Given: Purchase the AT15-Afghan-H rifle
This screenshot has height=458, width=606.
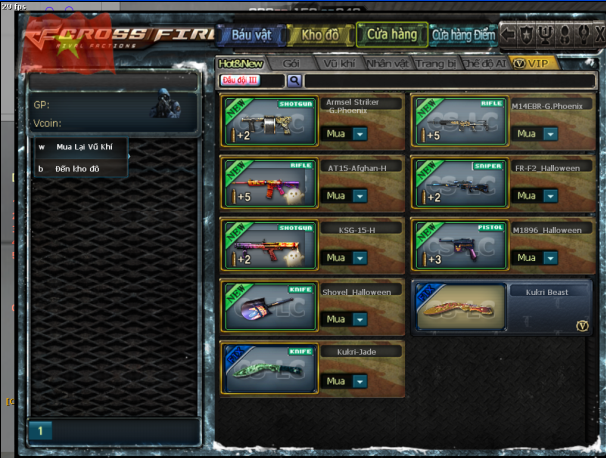Looking at the screenshot, I should 335,196.
